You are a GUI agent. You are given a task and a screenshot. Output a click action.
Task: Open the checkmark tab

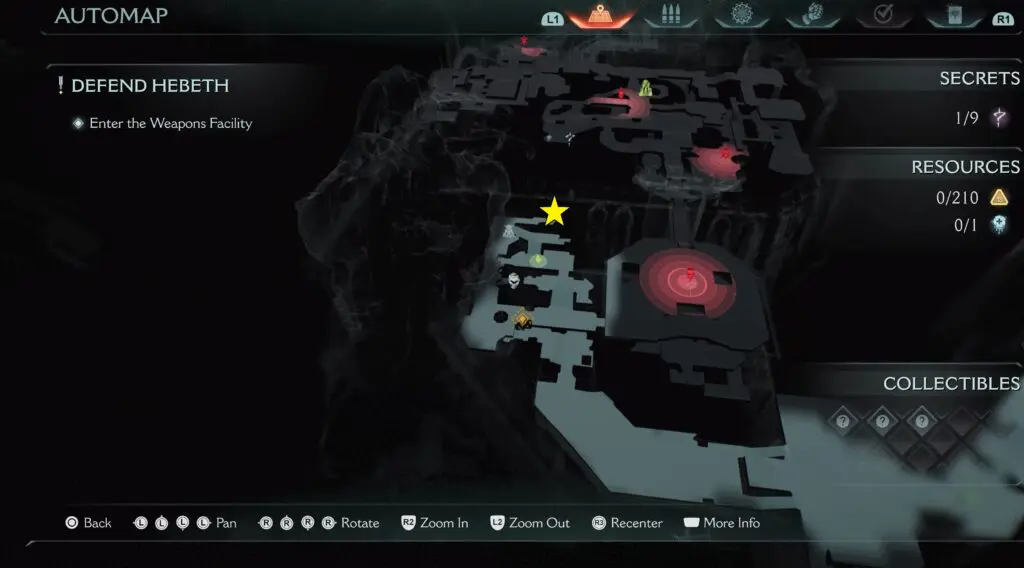point(883,16)
